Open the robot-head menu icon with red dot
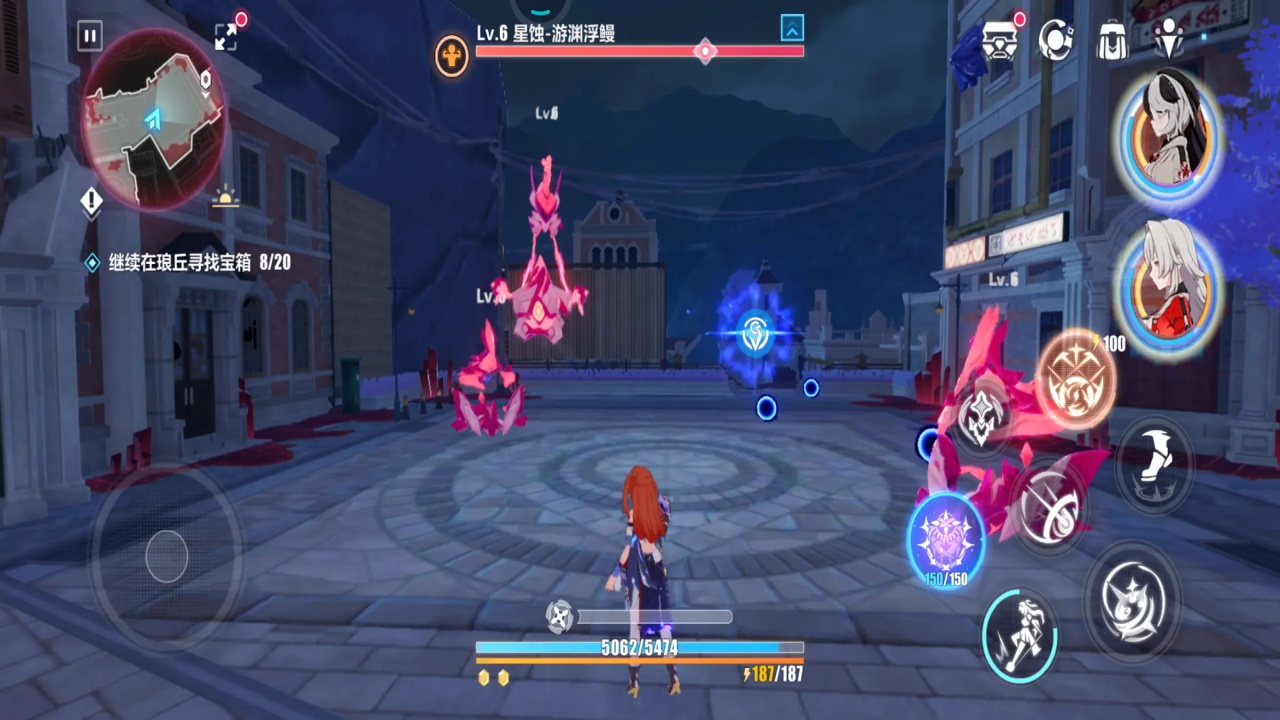1280x720 pixels. point(997,41)
